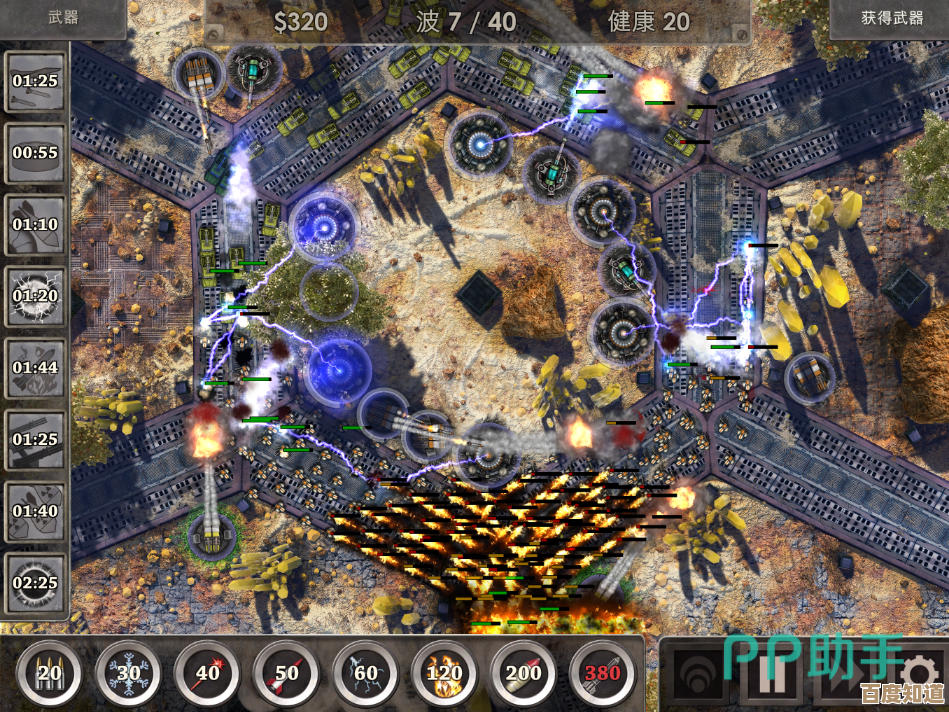Screen dimensions: 949x712
Task: Pick the 50-cost rocket tower
Action: coord(286,673)
